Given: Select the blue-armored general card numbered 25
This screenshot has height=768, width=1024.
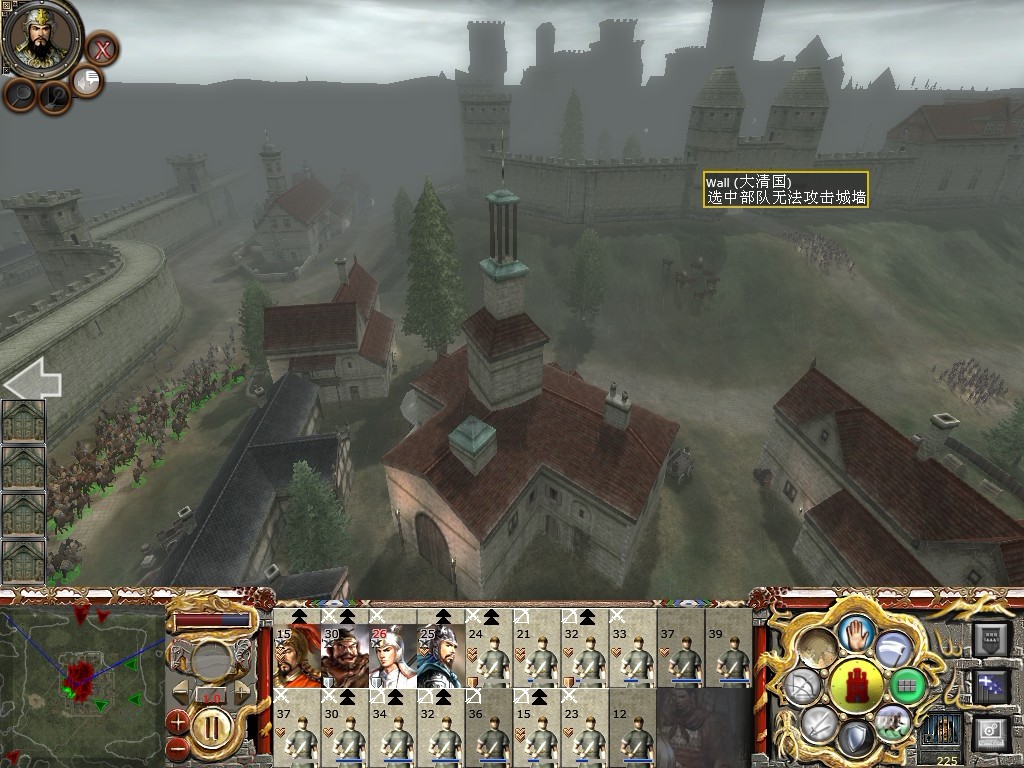Looking at the screenshot, I should click(440, 655).
